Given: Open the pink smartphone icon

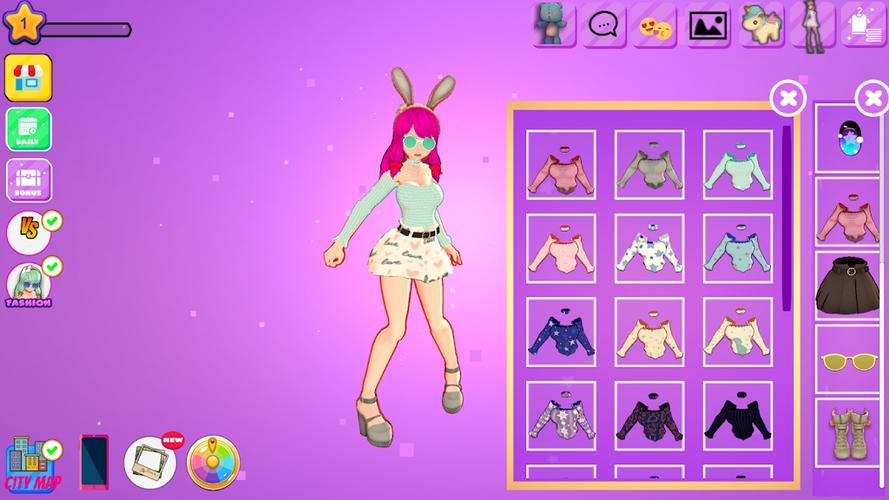Looking at the screenshot, I should click(x=94, y=463).
